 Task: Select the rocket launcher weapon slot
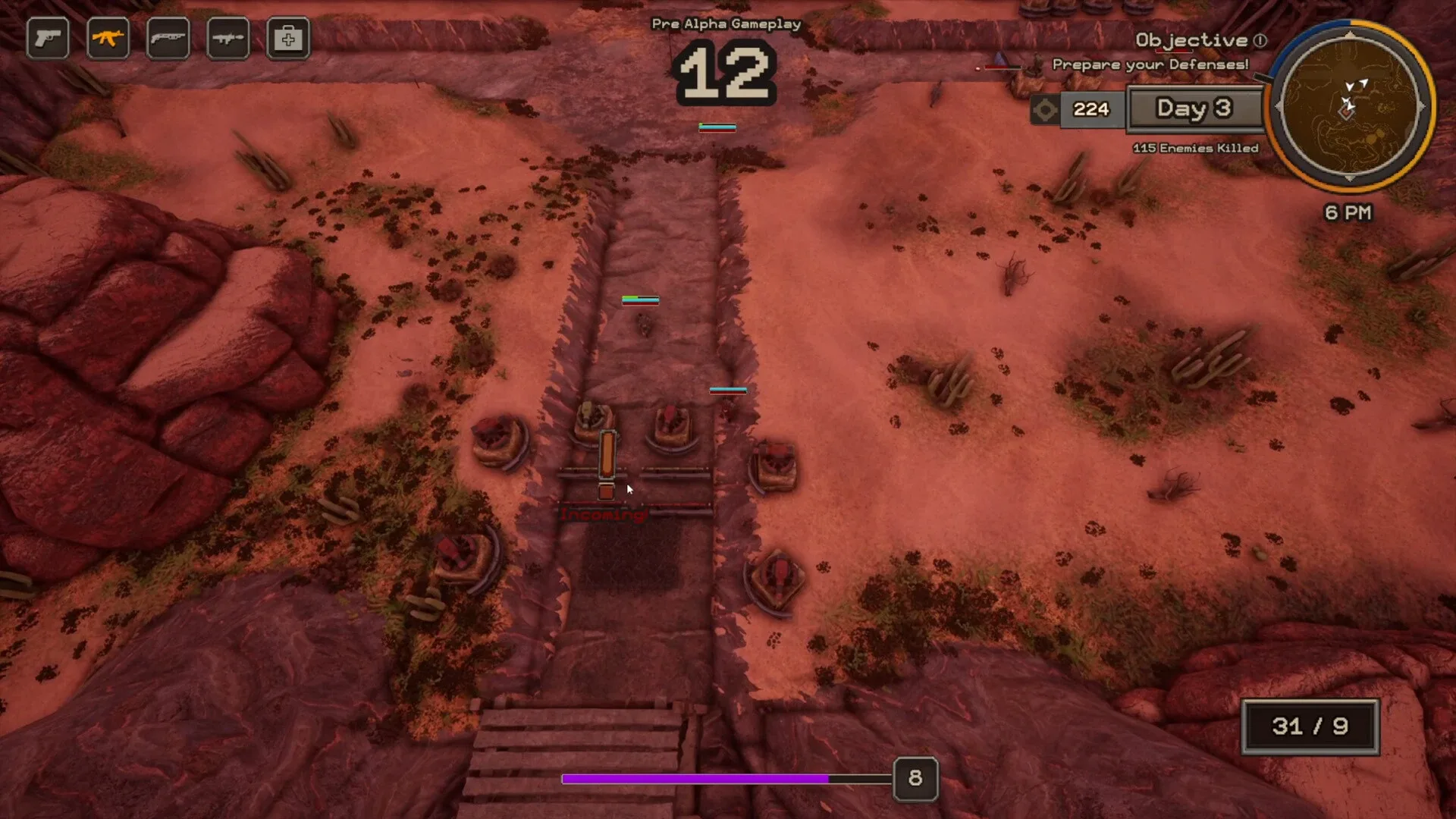pos(229,38)
